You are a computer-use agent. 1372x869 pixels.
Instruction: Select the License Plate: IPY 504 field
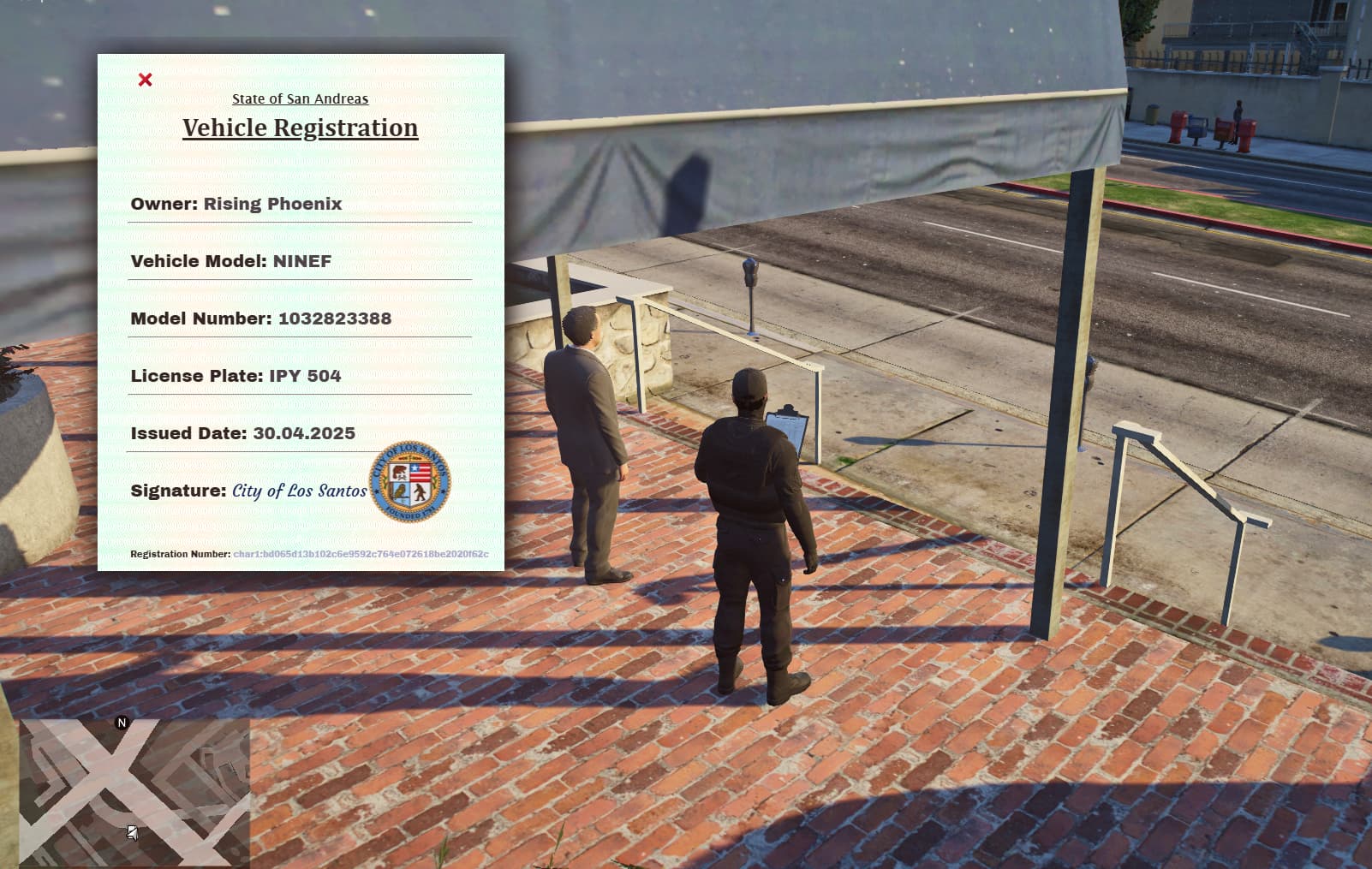235,375
